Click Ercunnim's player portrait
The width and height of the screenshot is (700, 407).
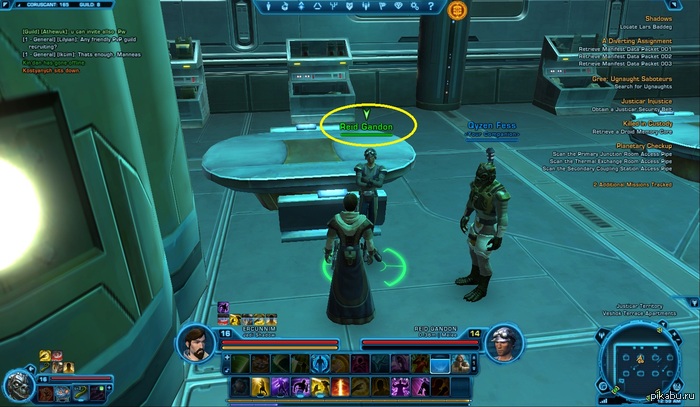pyautogui.click(x=198, y=343)
